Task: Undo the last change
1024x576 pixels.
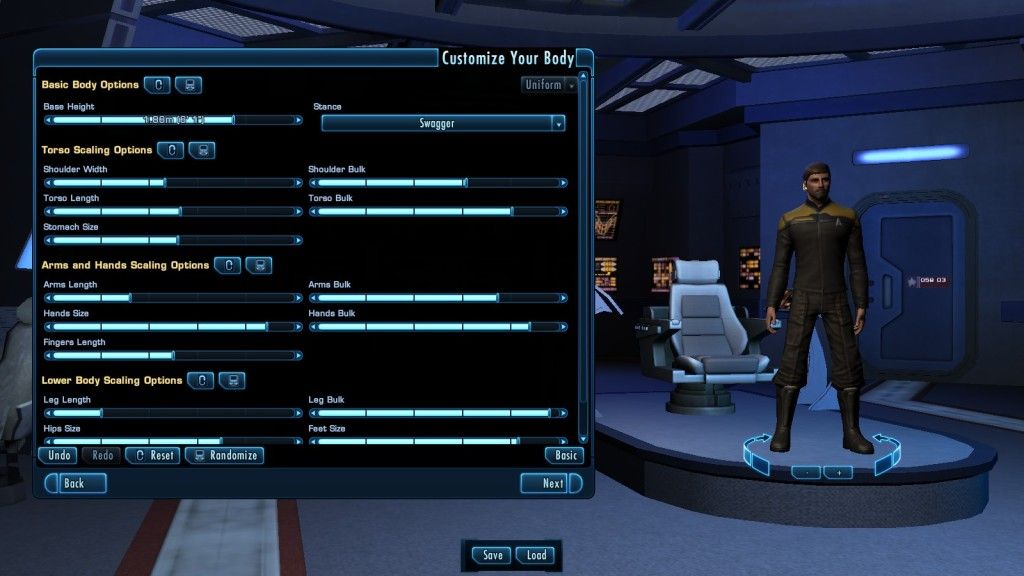Action: [x=59, y=455]
